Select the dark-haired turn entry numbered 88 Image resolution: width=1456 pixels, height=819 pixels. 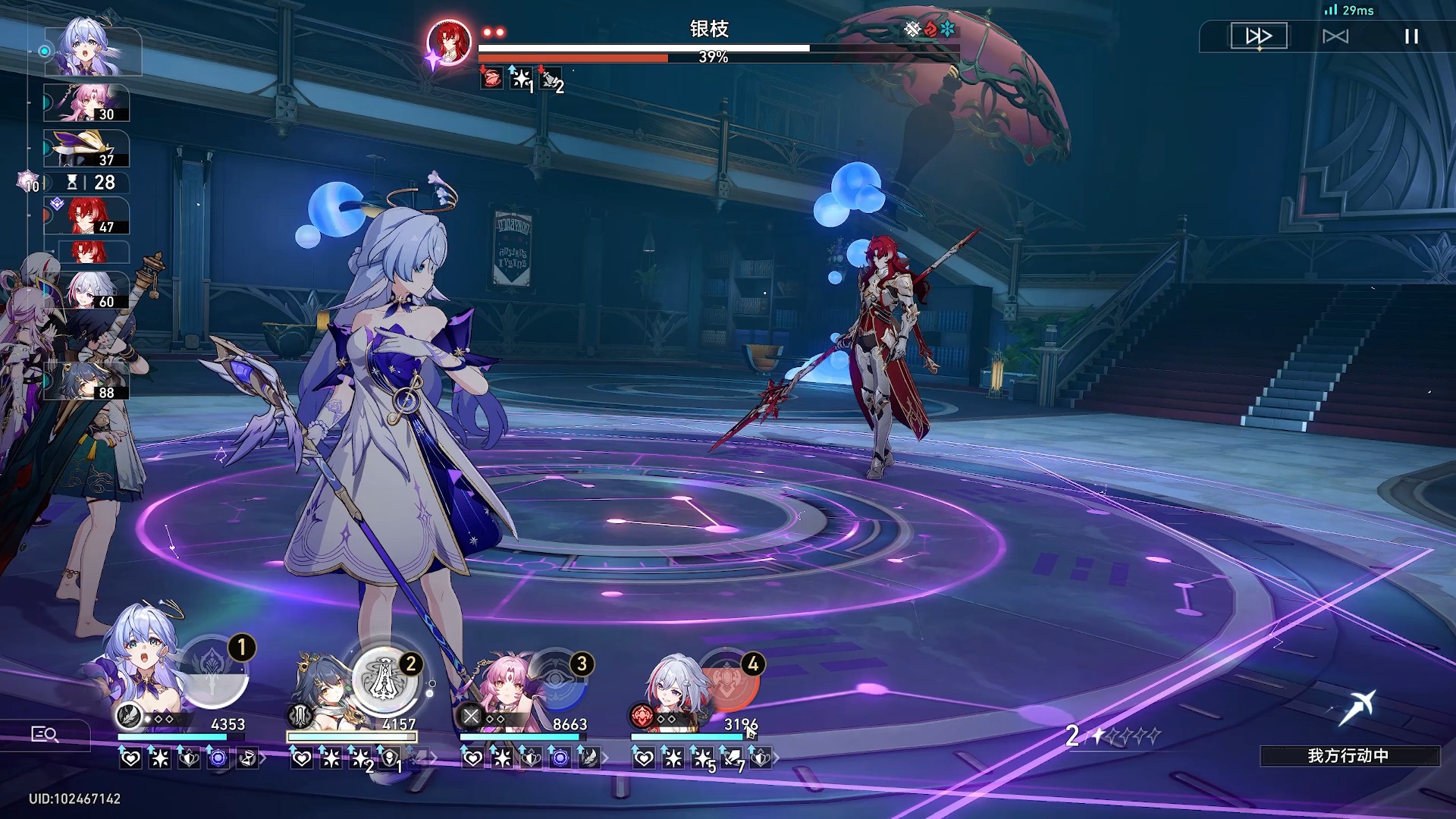click(86, 381)
